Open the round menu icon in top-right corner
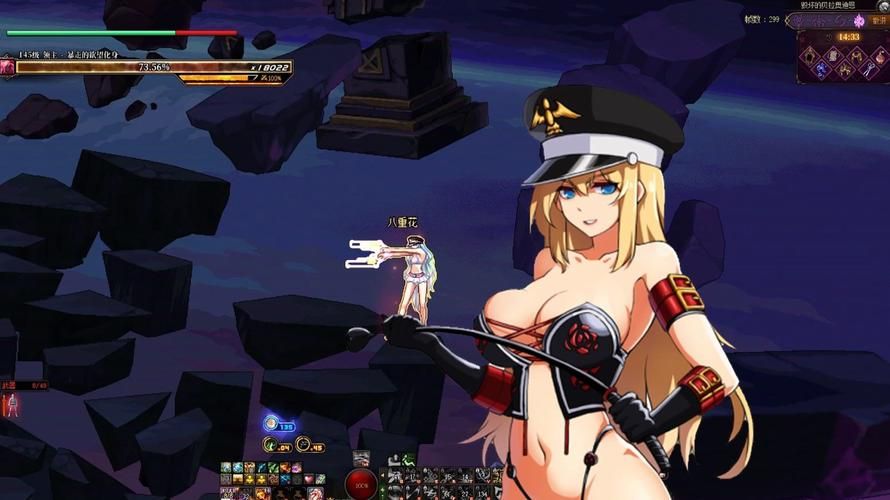Viewport: 890px width, 500px height. [x=883, y=6]
